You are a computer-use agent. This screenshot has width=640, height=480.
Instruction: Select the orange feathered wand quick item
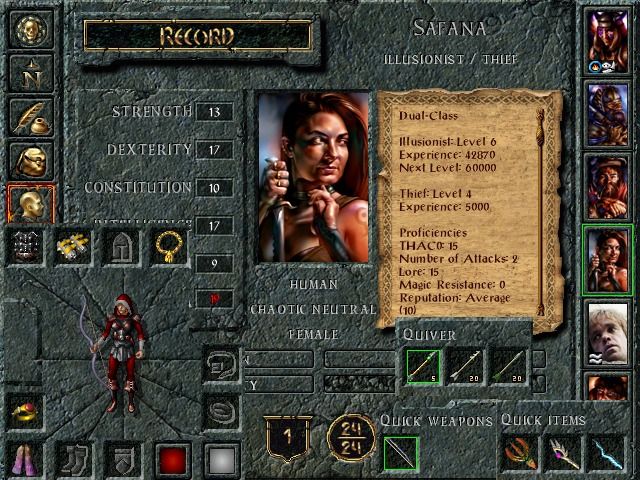520,455
